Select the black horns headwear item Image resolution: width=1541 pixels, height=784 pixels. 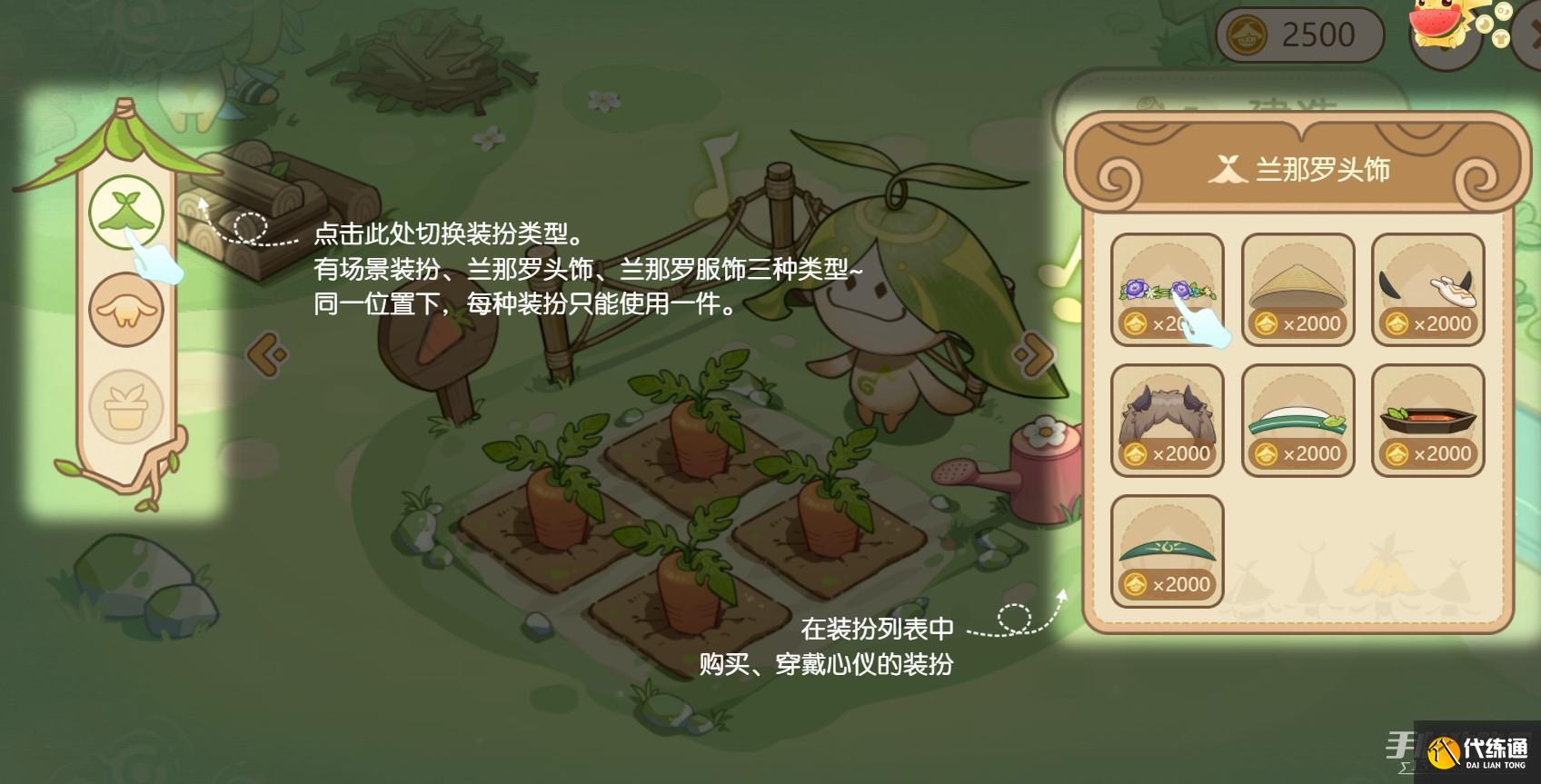(x=1427, y=283)
